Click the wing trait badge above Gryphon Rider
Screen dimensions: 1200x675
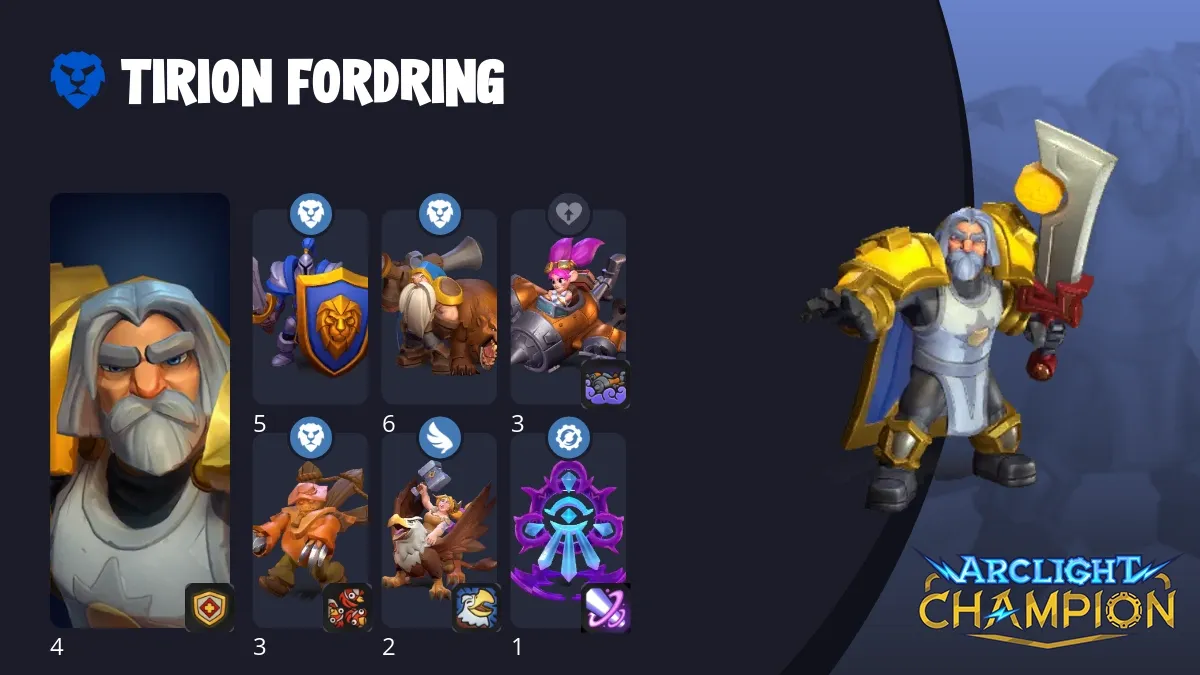point(439,438)
